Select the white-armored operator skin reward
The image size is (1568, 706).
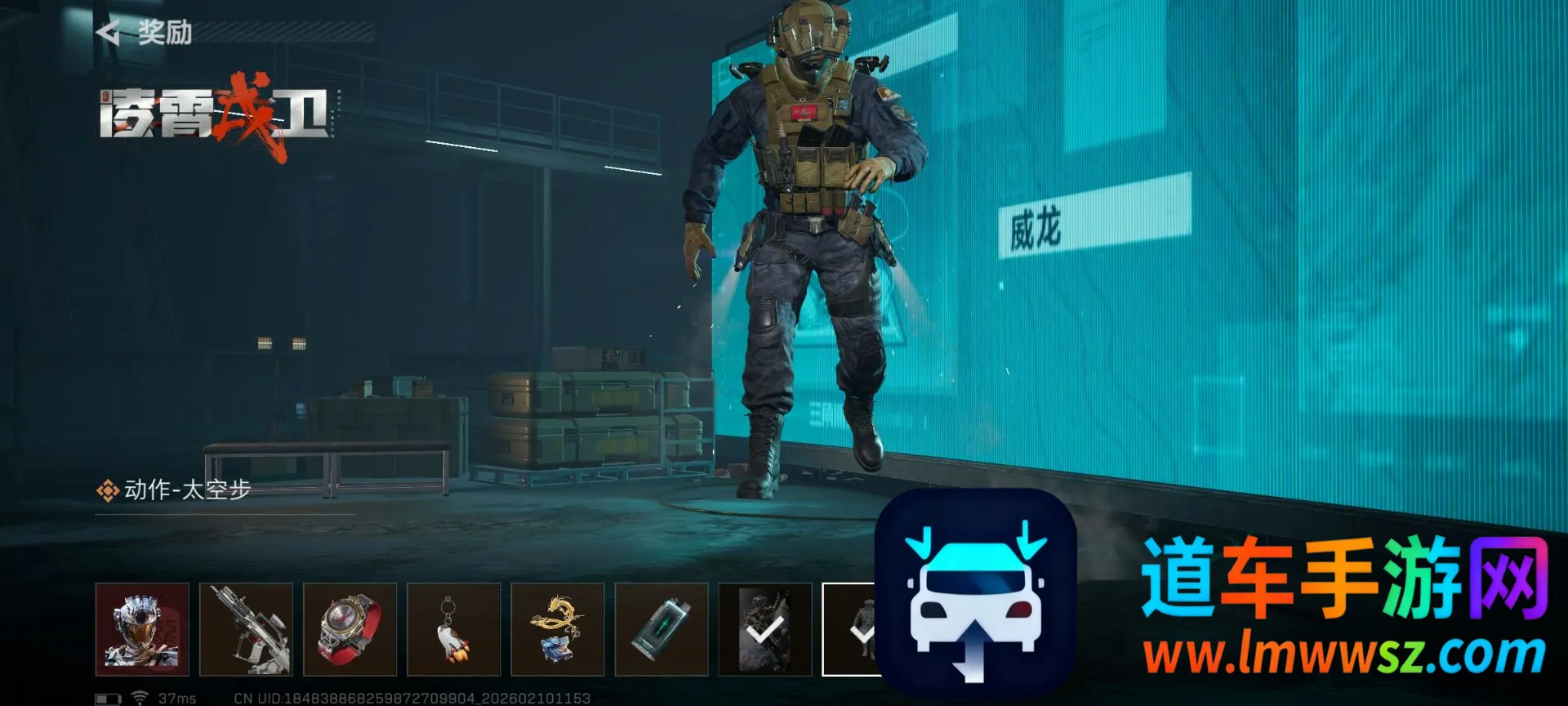tap(142, 629)
